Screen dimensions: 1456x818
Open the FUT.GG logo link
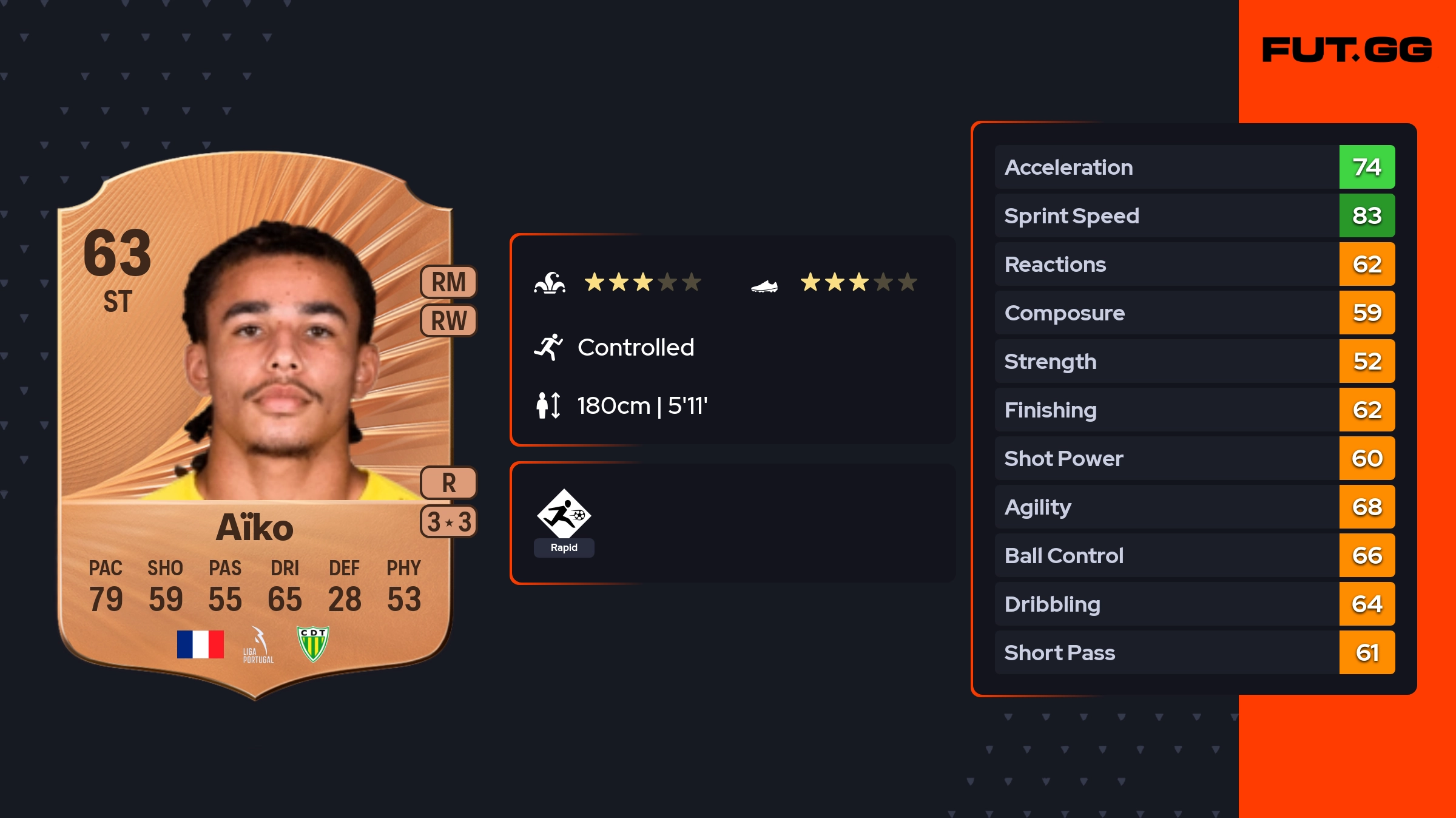point(1347,50)
